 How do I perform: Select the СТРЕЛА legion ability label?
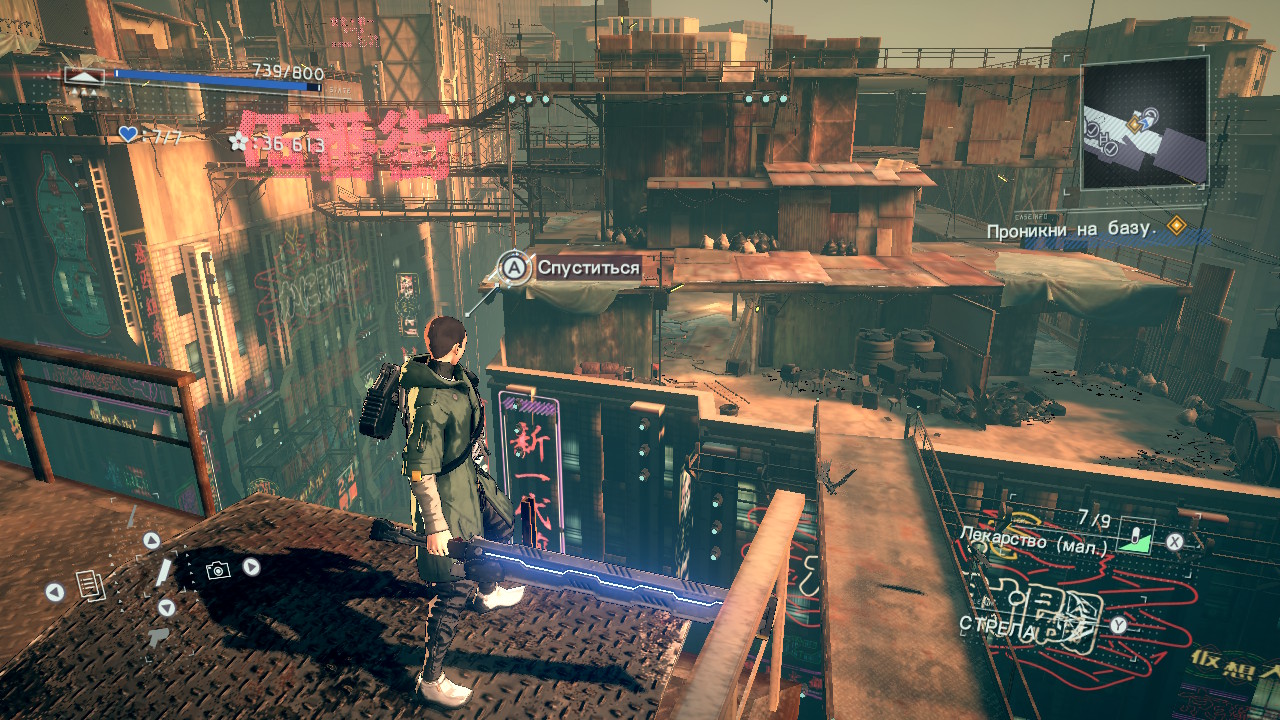[994, 624]
